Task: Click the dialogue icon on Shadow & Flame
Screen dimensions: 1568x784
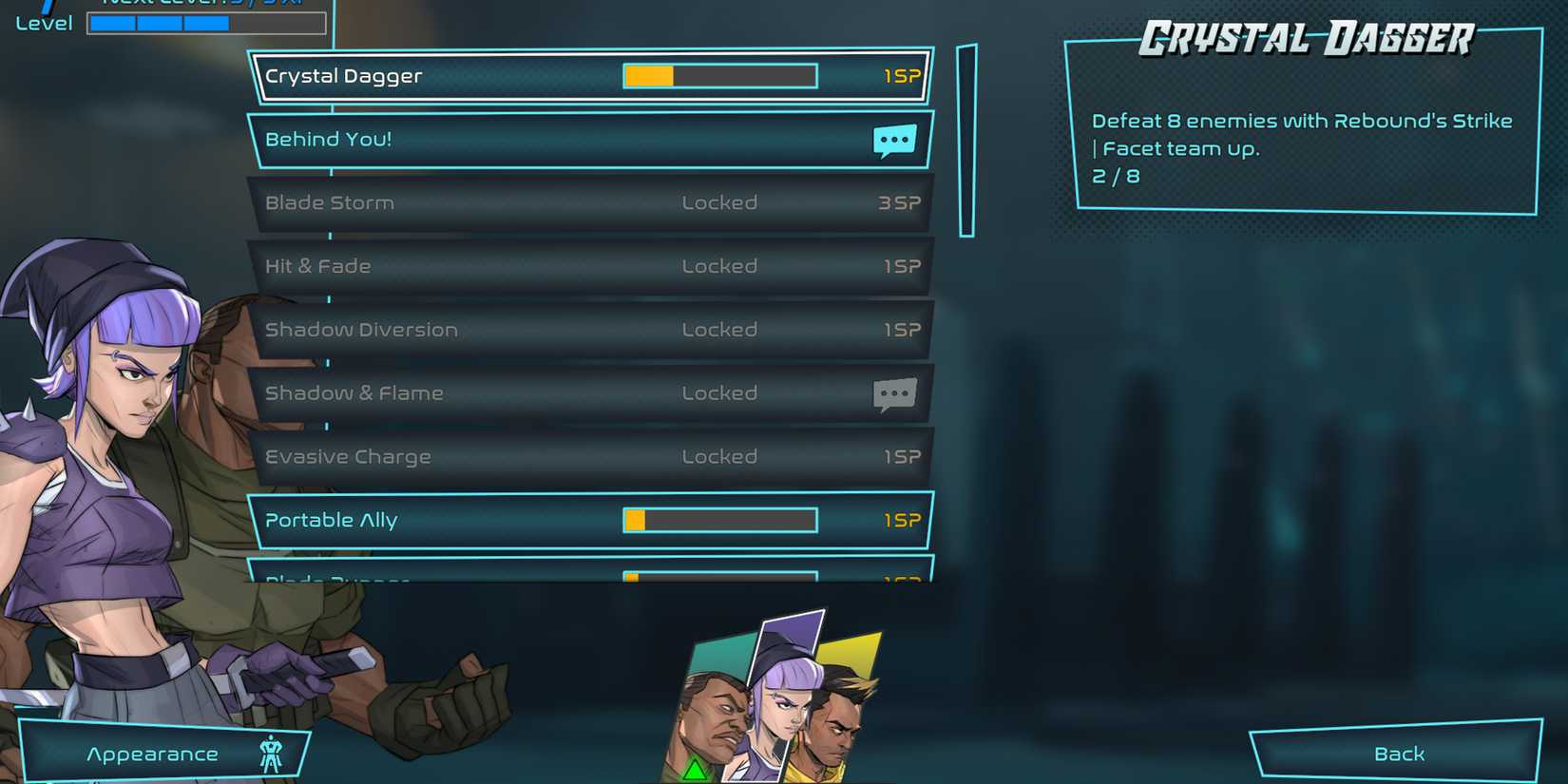Action: (x=894, y=393)
